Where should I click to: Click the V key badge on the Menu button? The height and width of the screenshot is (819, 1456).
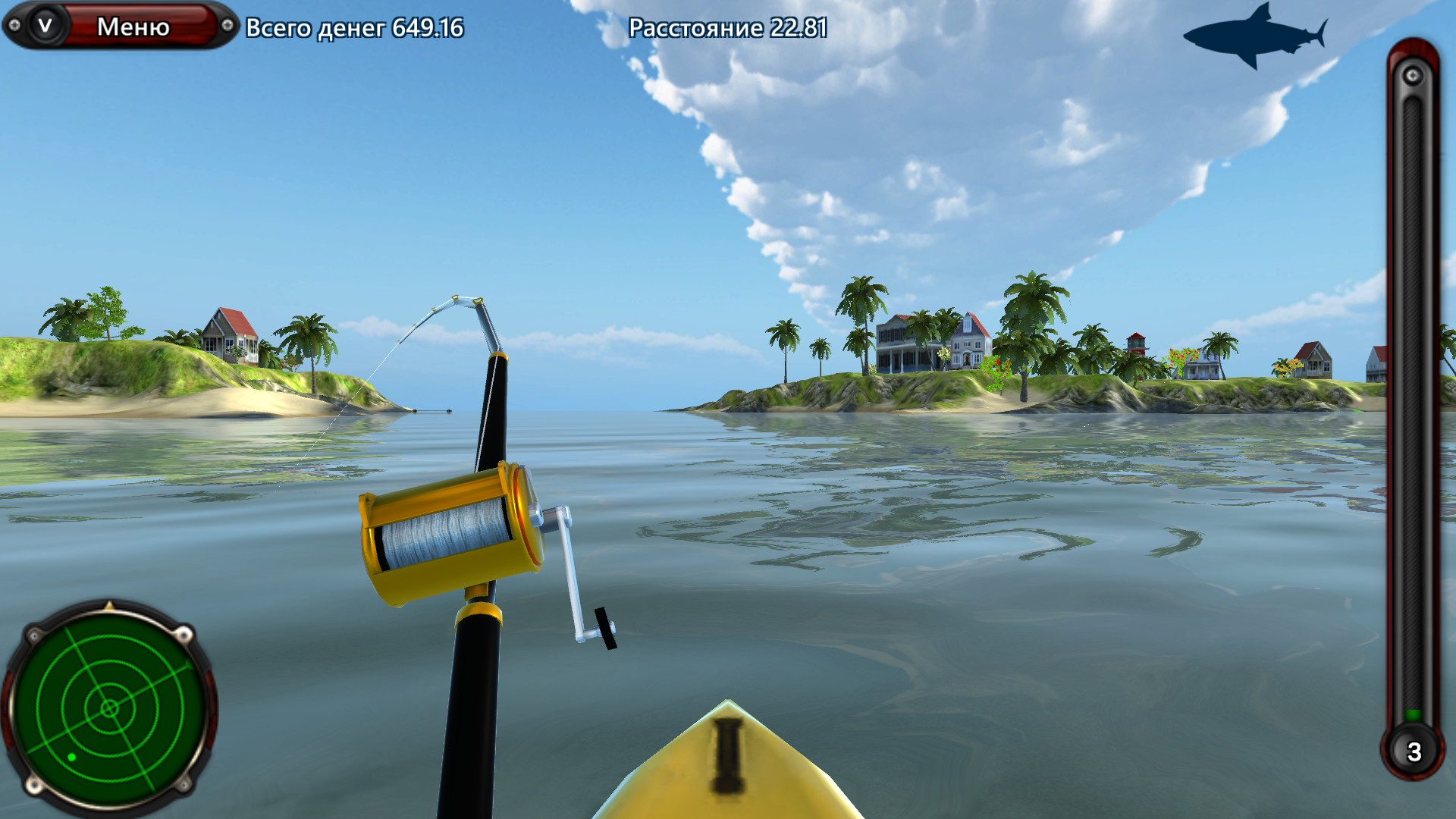point(45,24)
